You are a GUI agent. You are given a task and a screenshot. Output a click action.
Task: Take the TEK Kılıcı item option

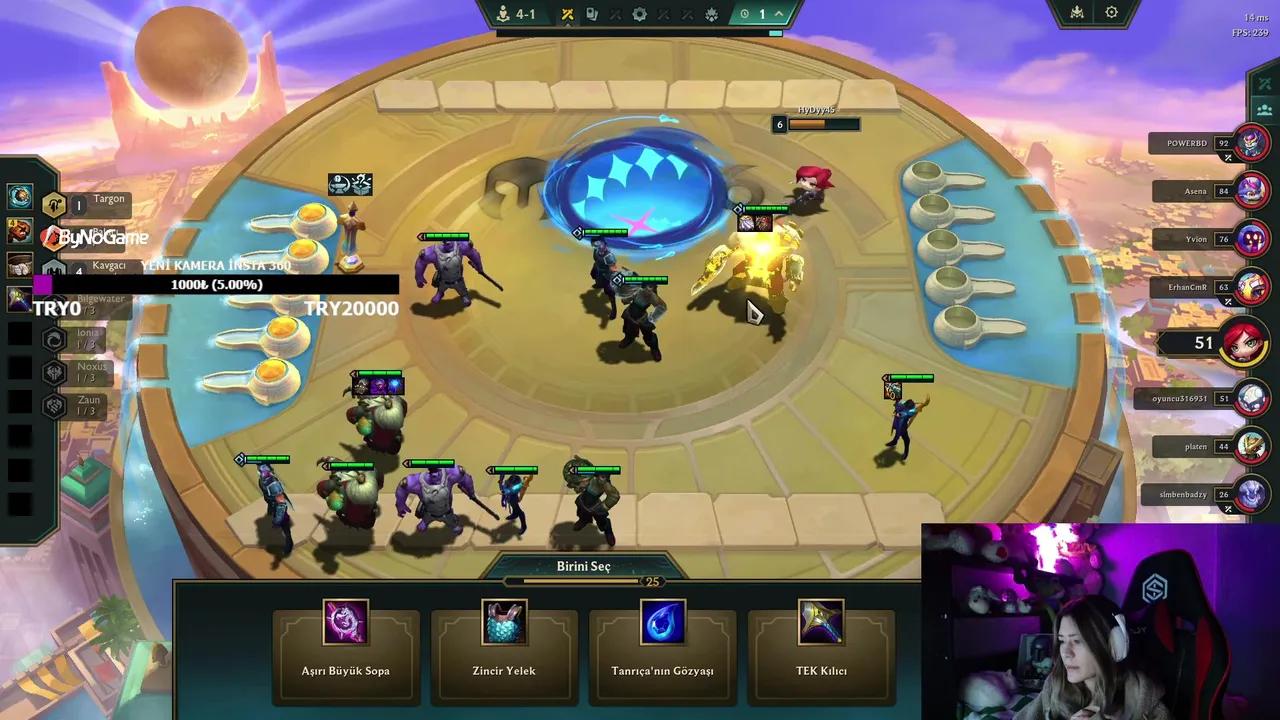tap(820, 642)
